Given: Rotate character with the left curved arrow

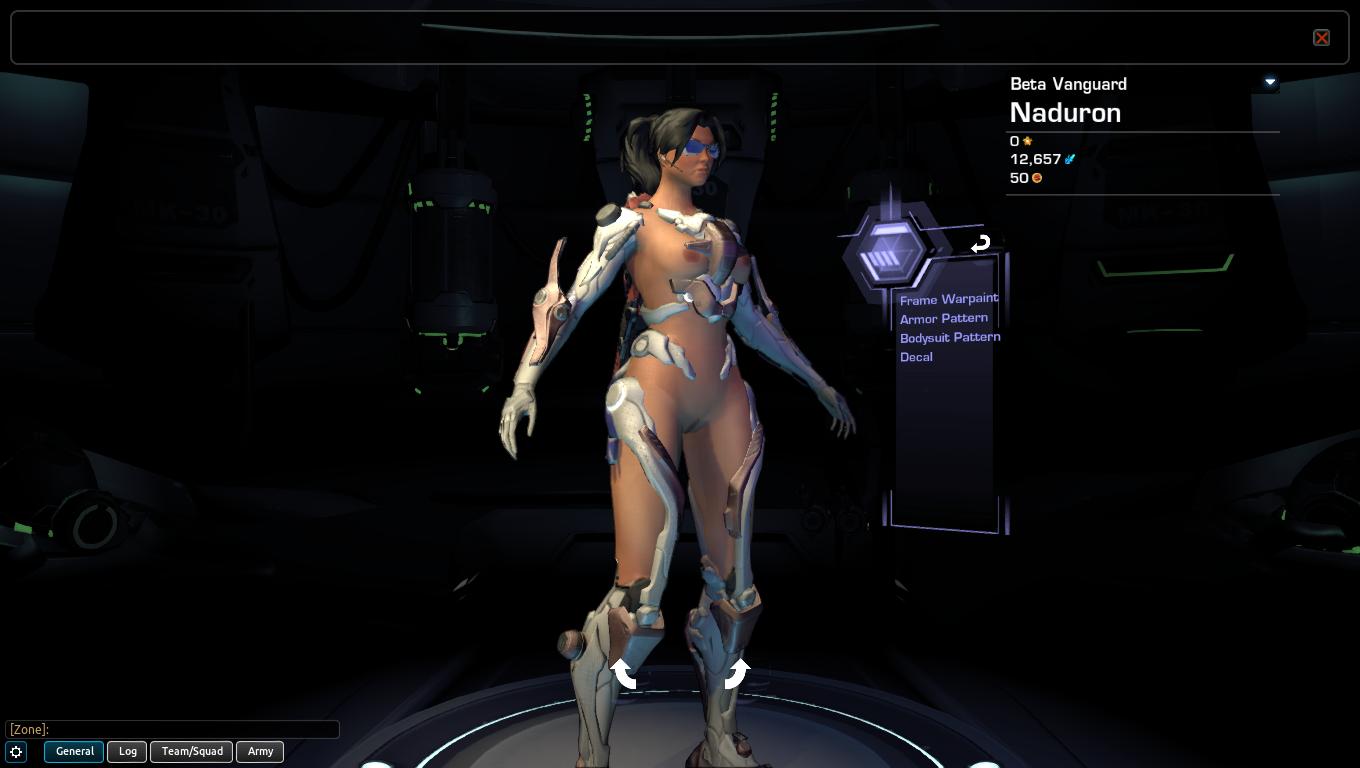Looking at the screenshot, I should [624, 674].
